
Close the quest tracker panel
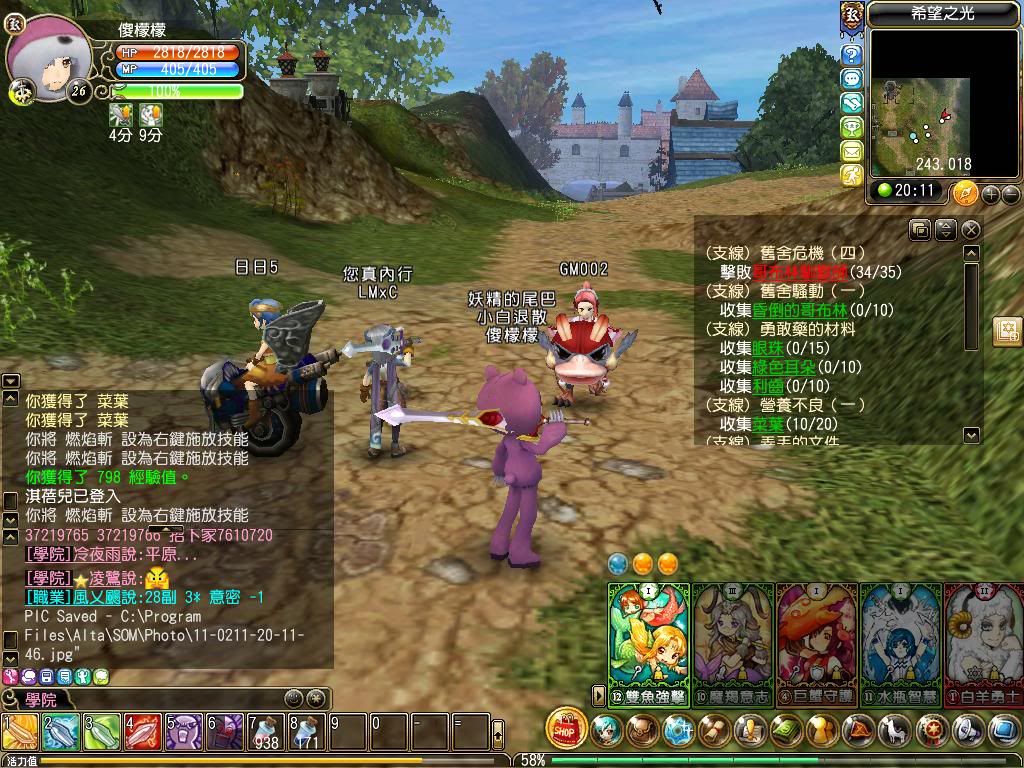tap(970, 230)
